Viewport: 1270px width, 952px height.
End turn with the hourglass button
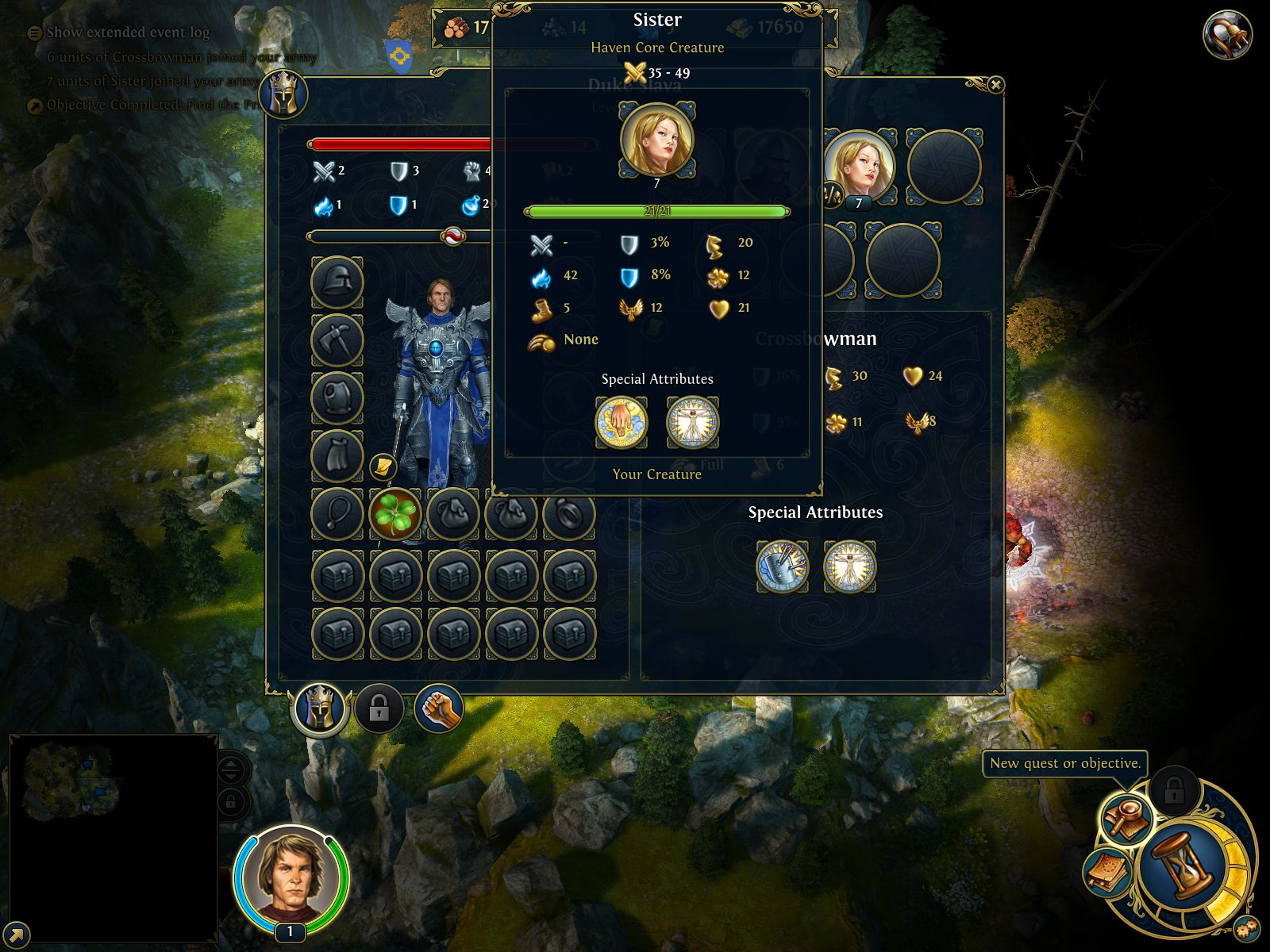1180,866
